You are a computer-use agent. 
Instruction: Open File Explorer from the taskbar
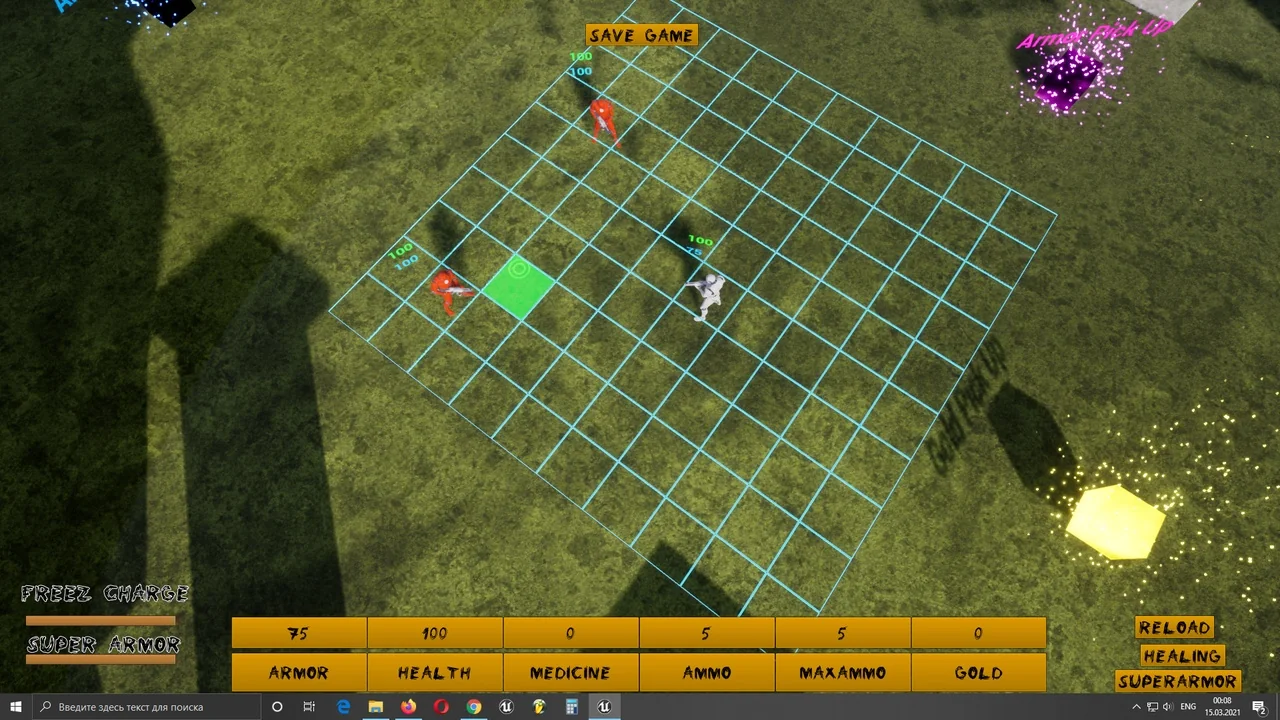(375, 707)
